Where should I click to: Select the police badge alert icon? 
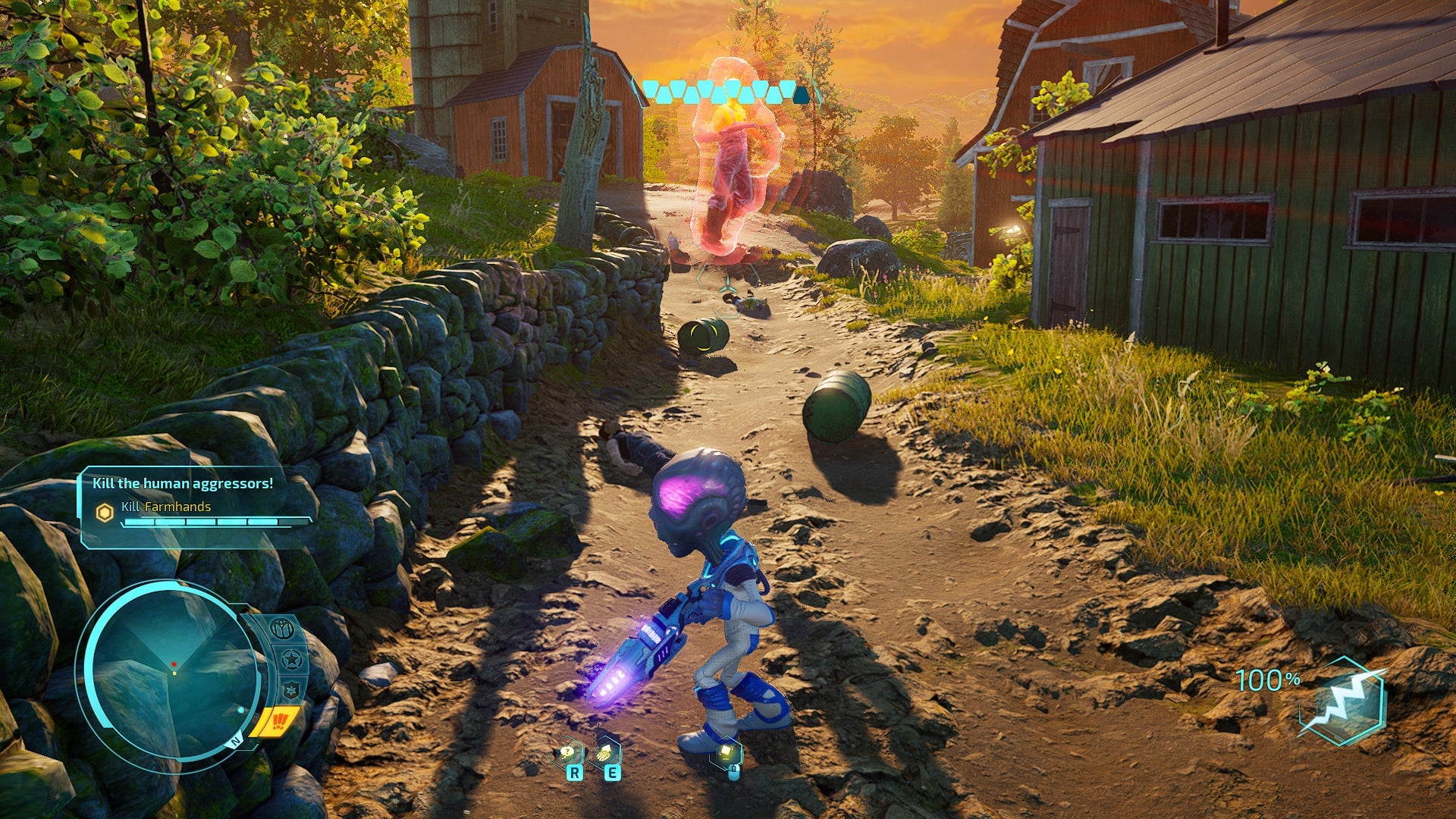click(290, 689)
